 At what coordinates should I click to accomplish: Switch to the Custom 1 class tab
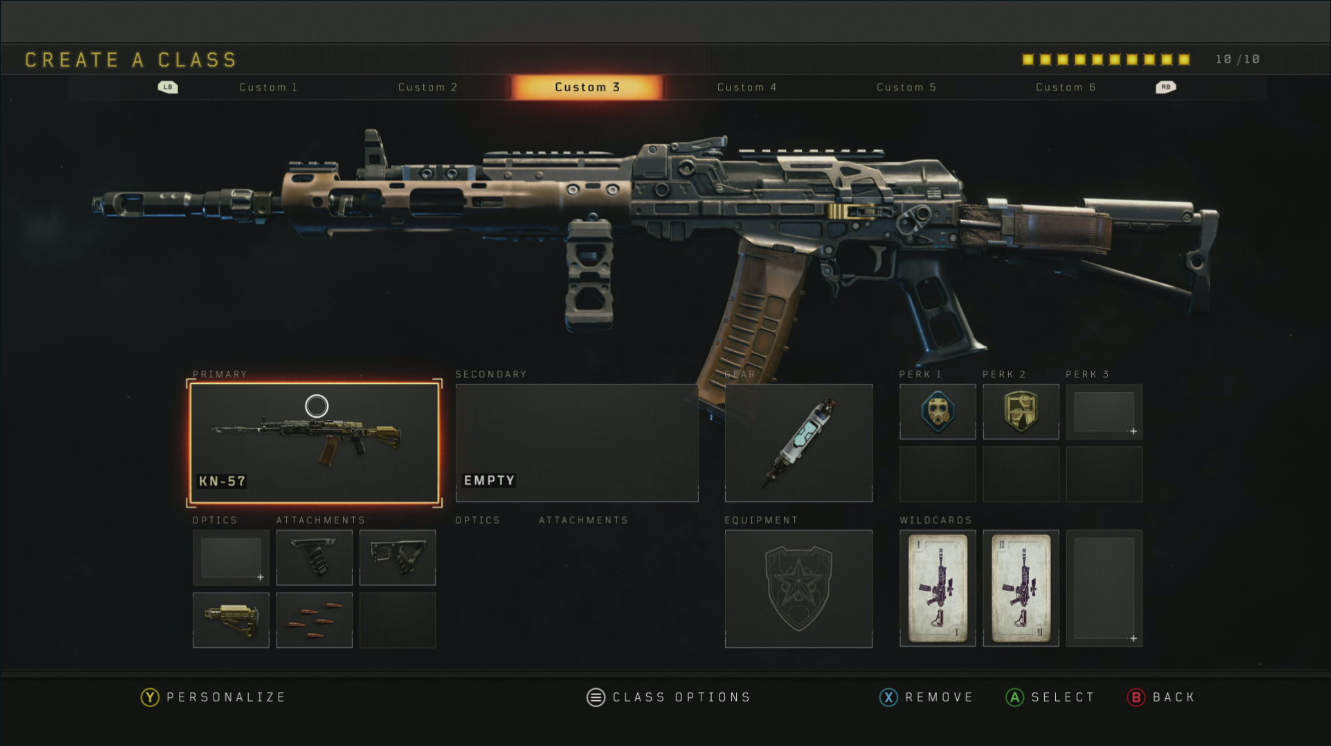268,87
